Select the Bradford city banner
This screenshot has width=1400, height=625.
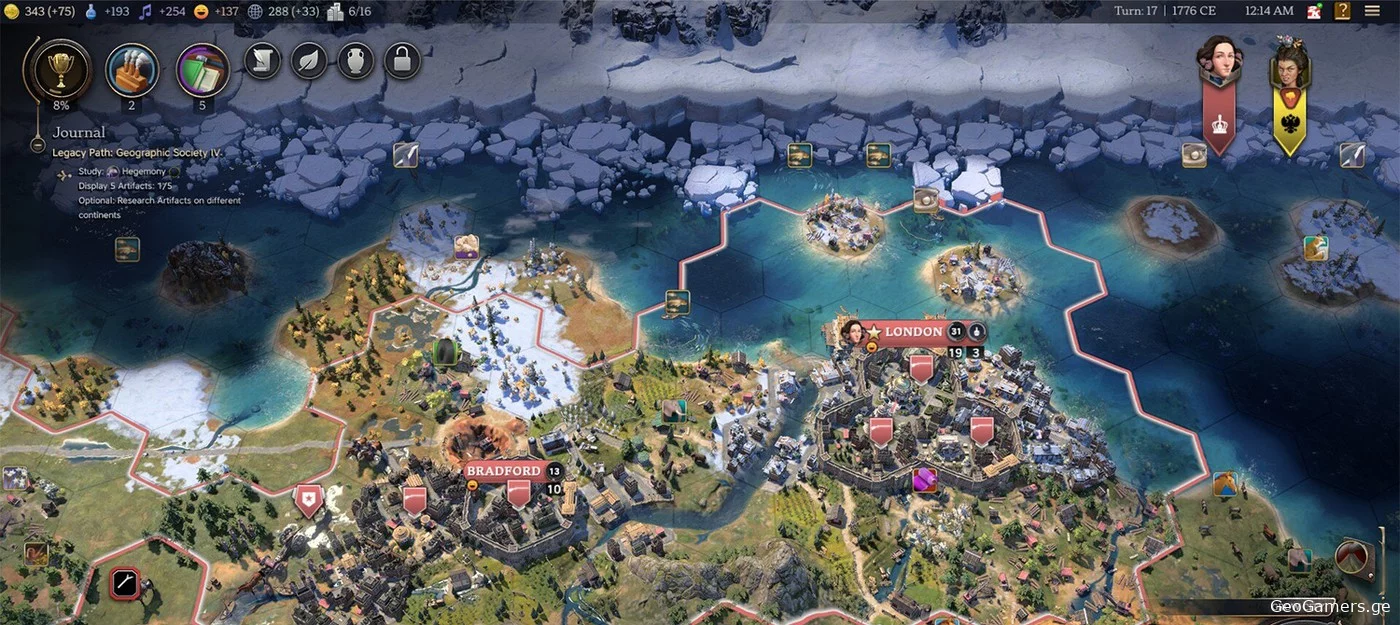503,471
